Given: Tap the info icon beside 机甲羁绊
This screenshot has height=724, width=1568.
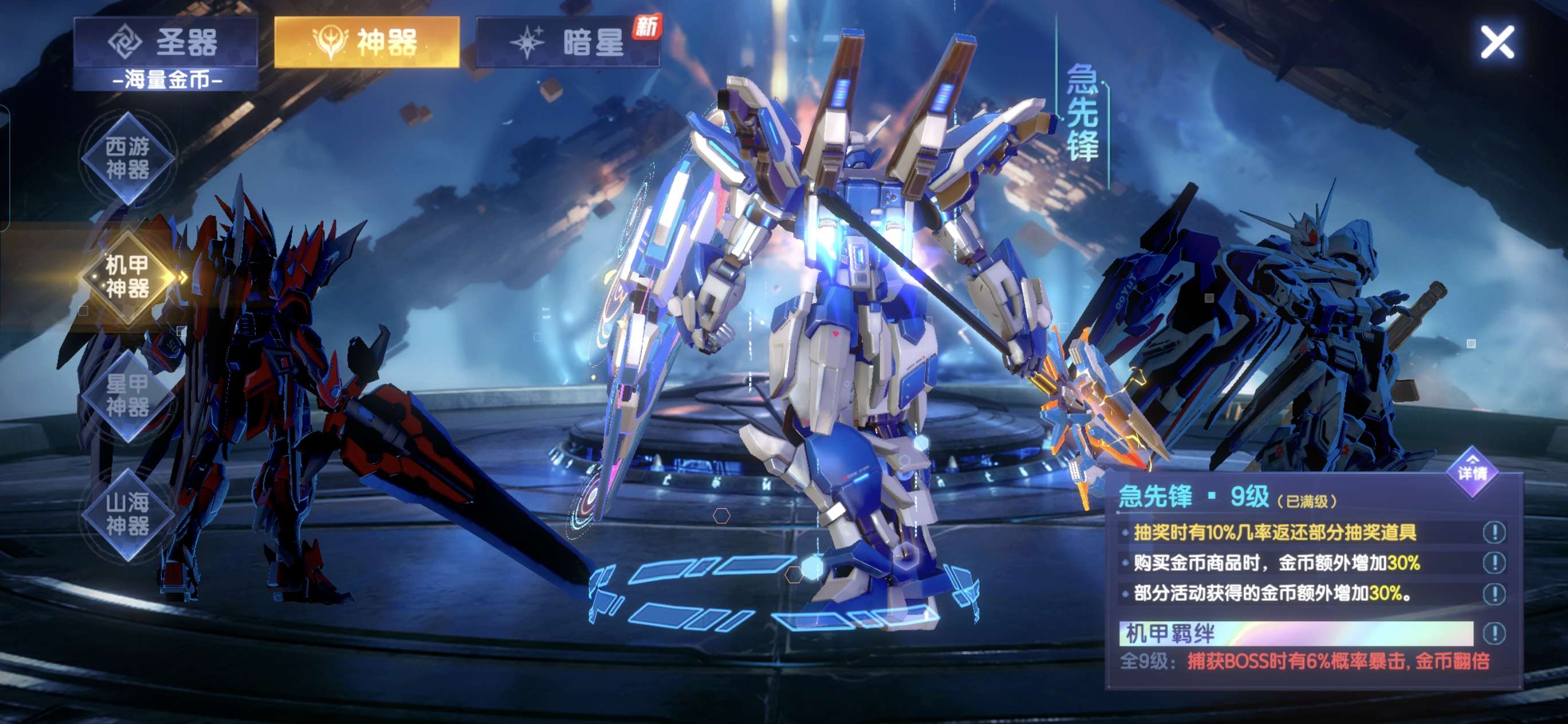Looking at the screenshot, I should tap(1493, 634).
